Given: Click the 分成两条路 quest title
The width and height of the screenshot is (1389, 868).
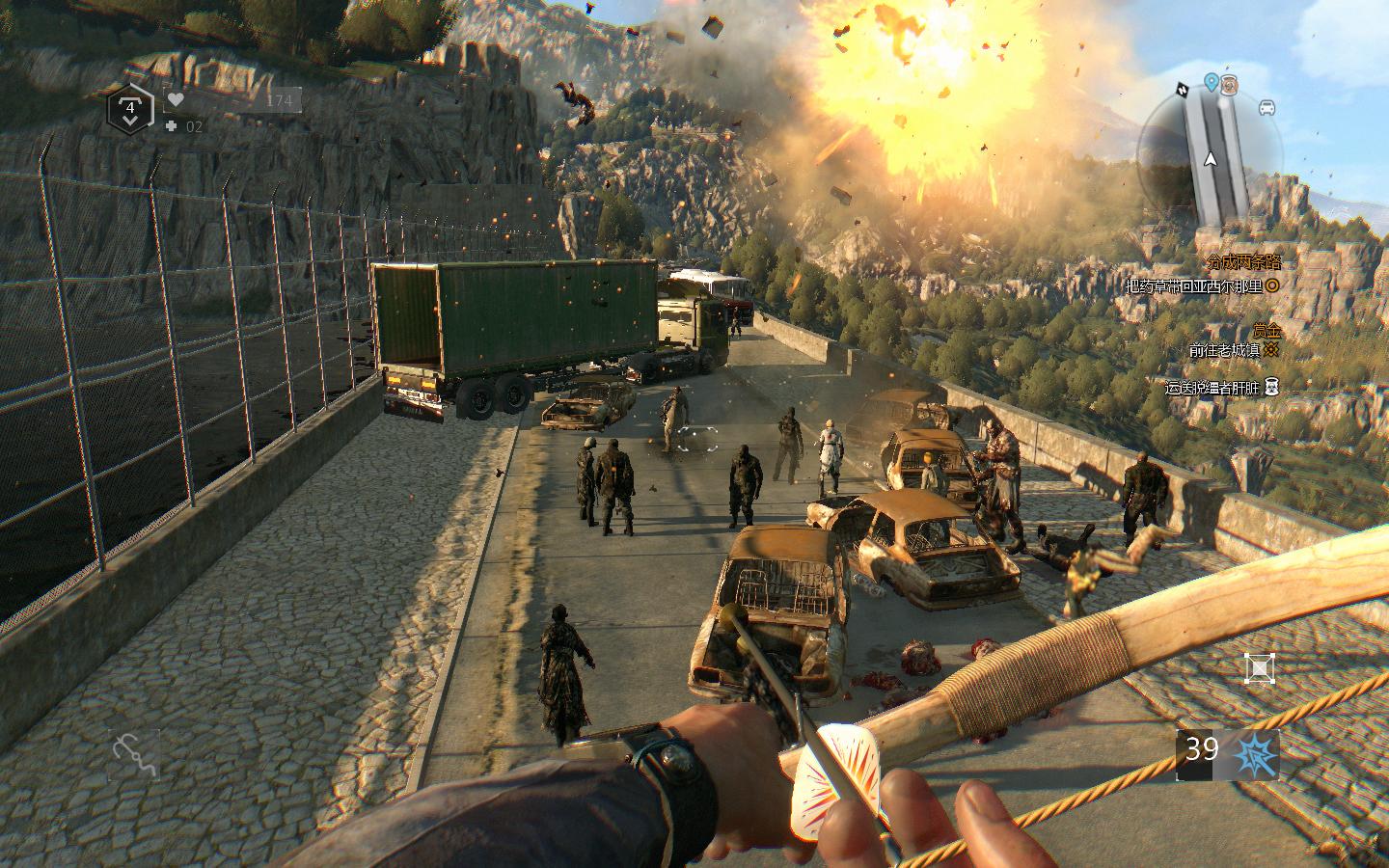Looking at the screenshot, I should click(x=1242, y=261).
